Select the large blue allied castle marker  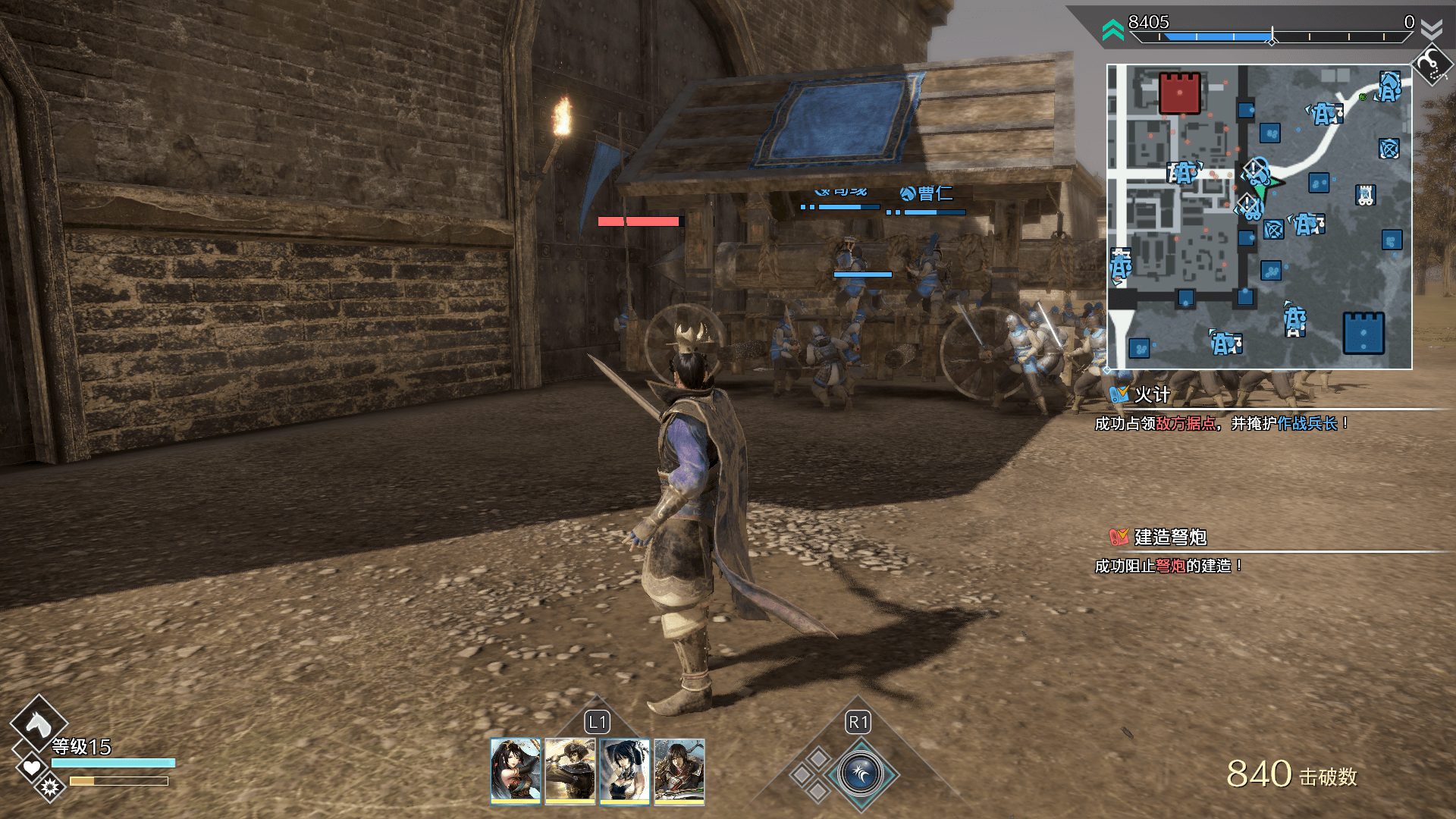pos(1363,334)
